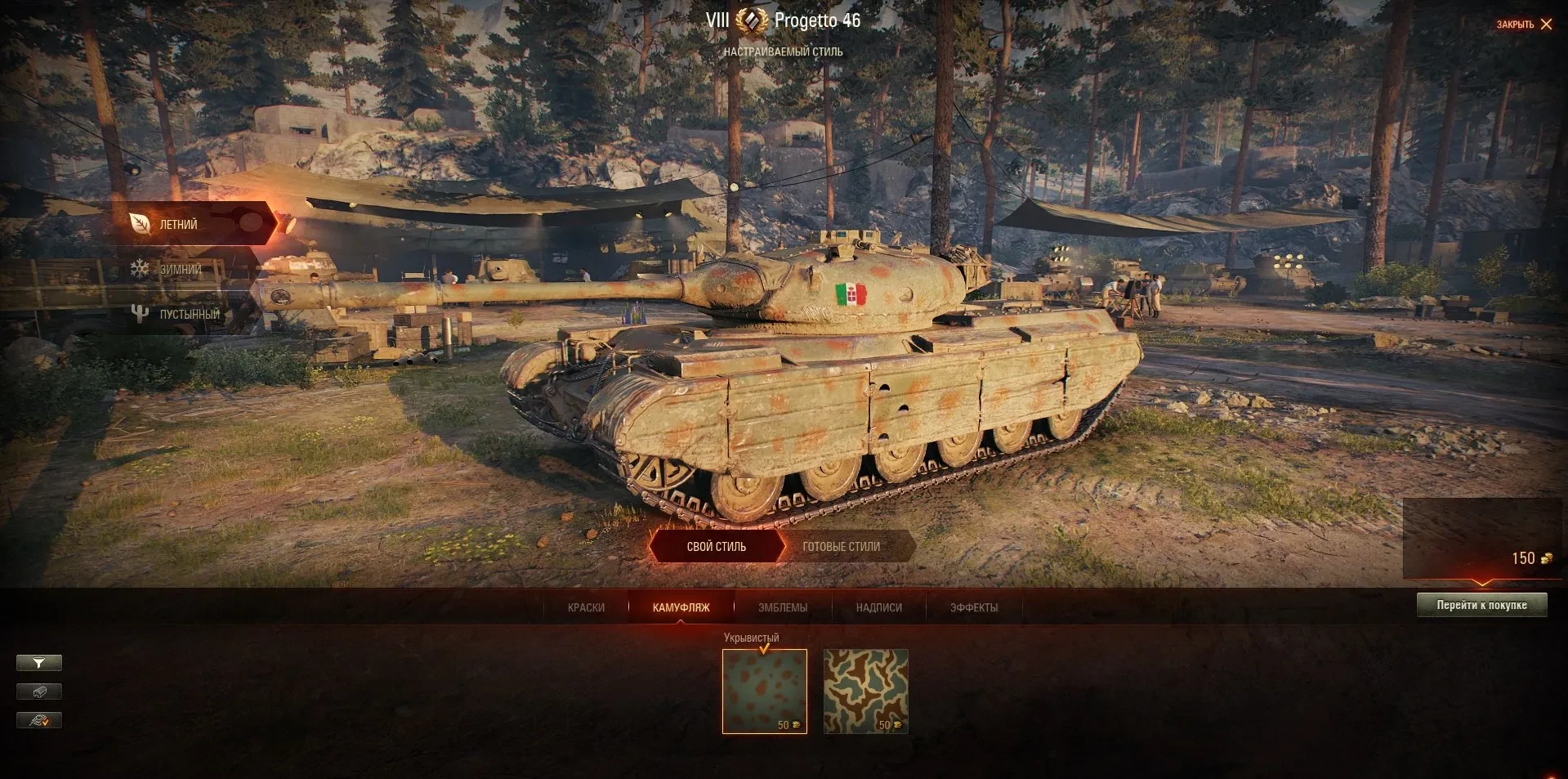Open the Готовые стили preset styles

pyautogui.click(x=841, y=547)
